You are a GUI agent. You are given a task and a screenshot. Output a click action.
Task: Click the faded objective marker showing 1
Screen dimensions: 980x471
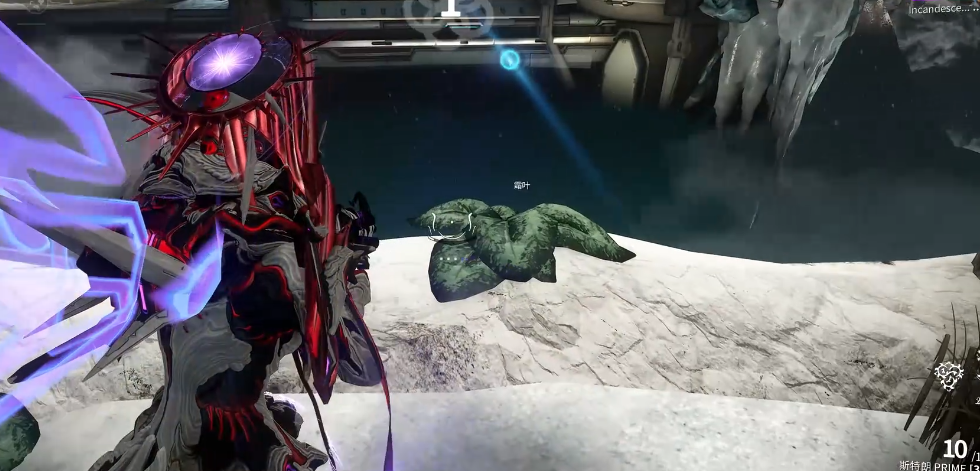coord(451,8)
